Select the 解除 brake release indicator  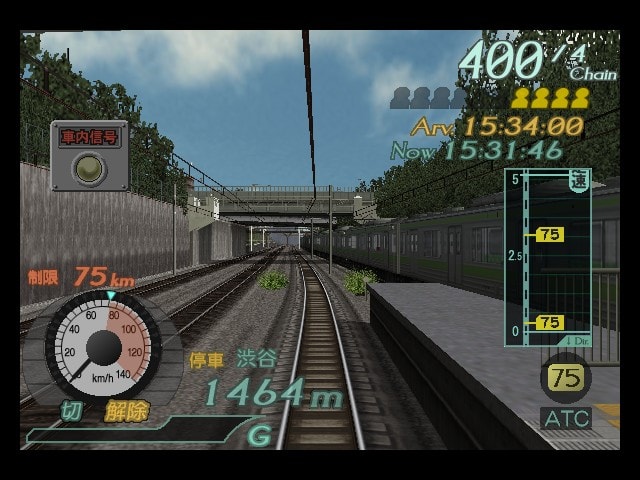[126, 412]
